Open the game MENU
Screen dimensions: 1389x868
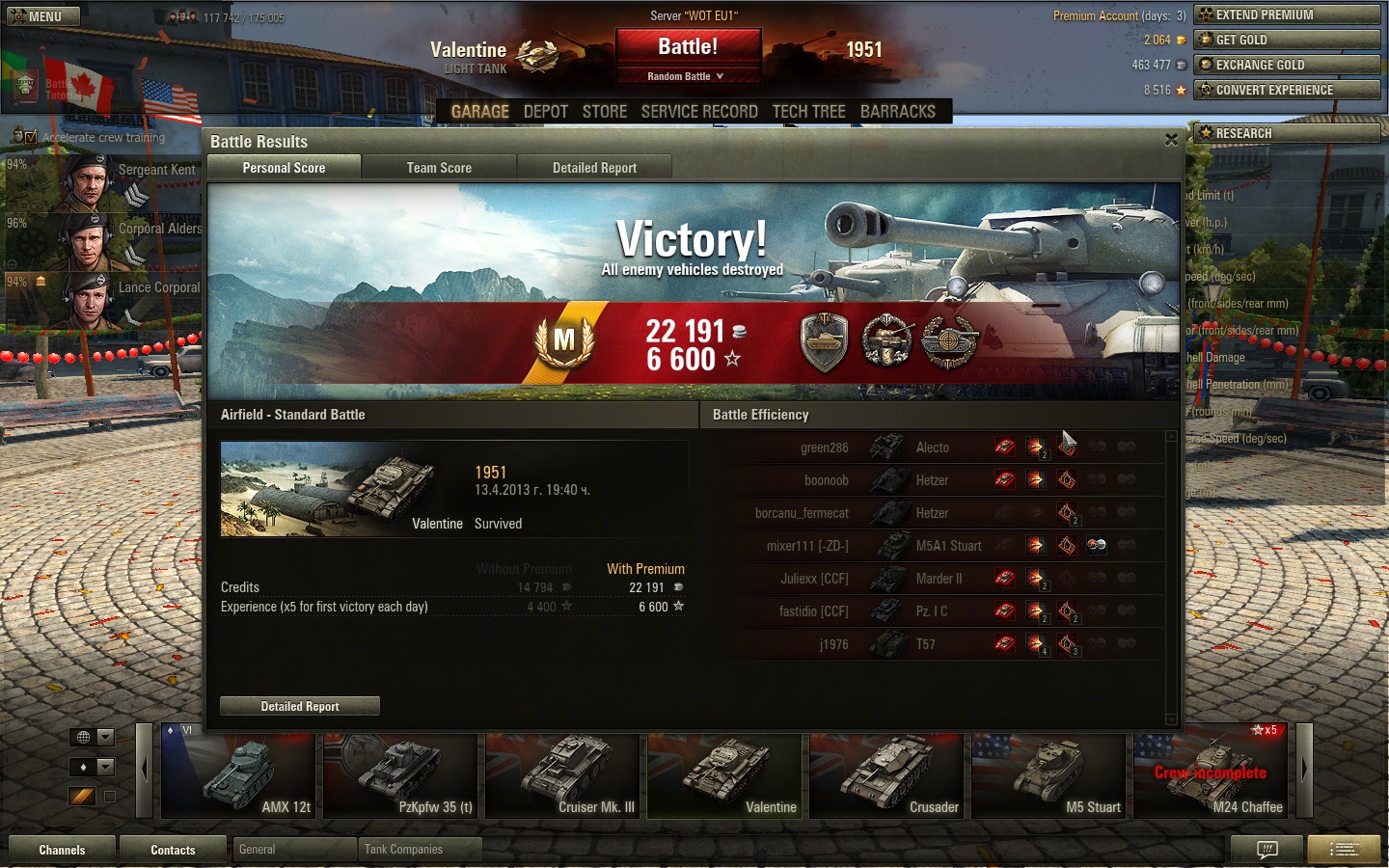pyautogui.click(x=41, y=16)
